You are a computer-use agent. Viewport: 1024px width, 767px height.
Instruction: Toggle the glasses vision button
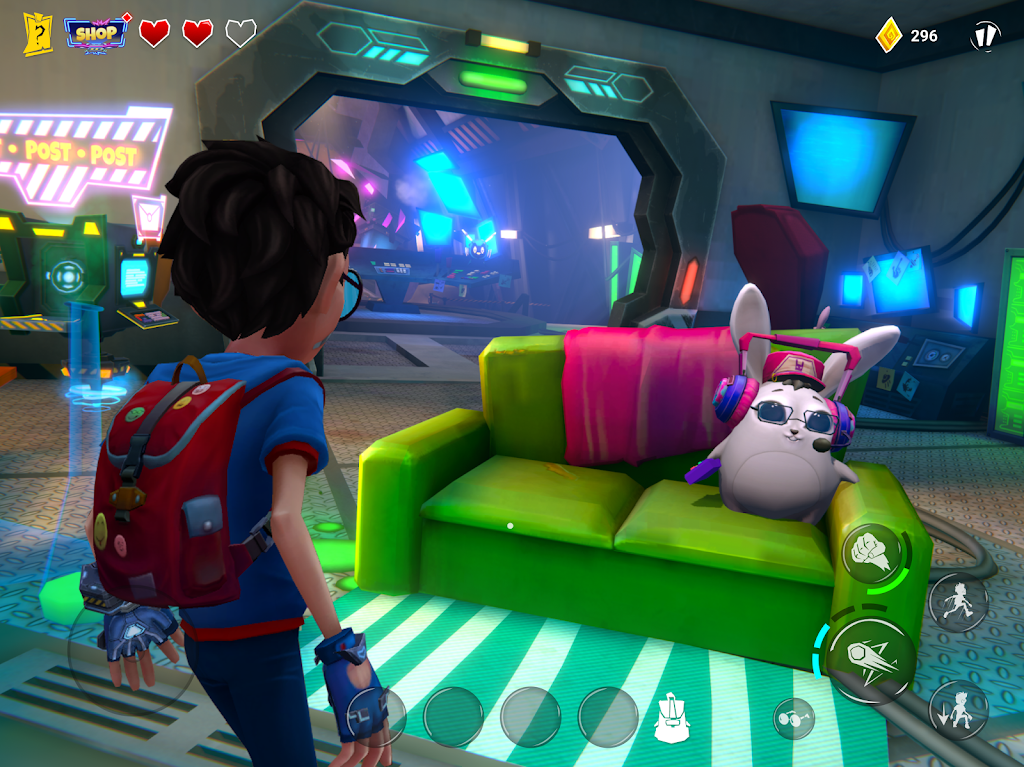pyautogui.click(x=793, y=718)
